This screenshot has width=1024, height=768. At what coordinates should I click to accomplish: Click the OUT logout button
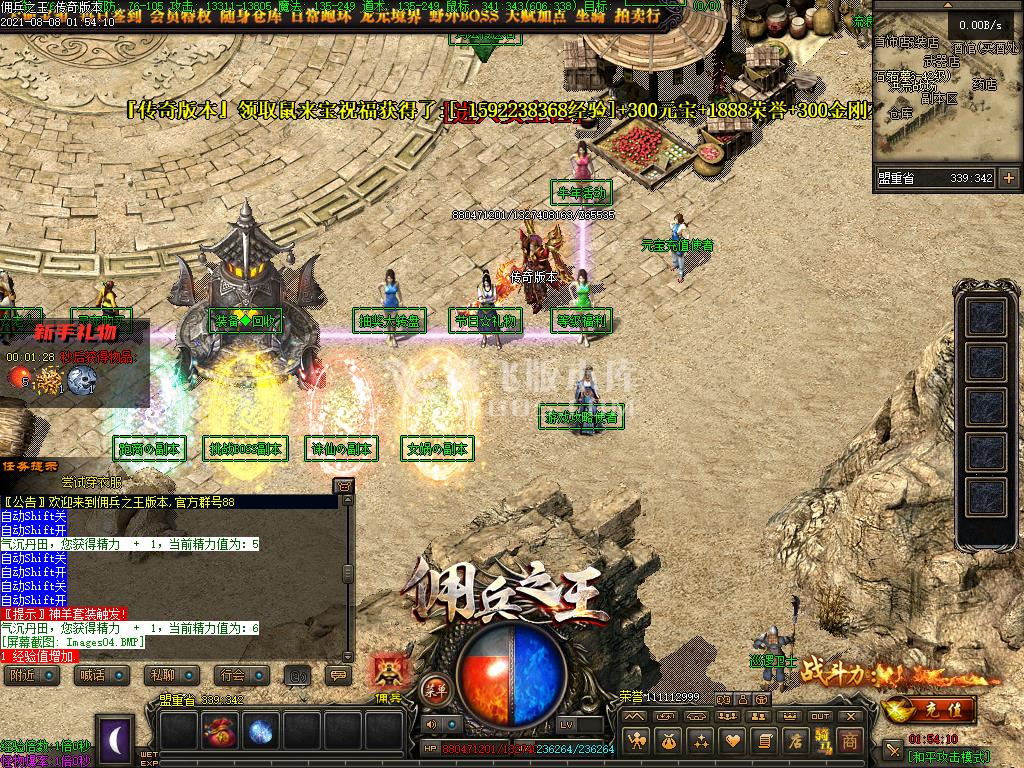click(x=820, y=716)
